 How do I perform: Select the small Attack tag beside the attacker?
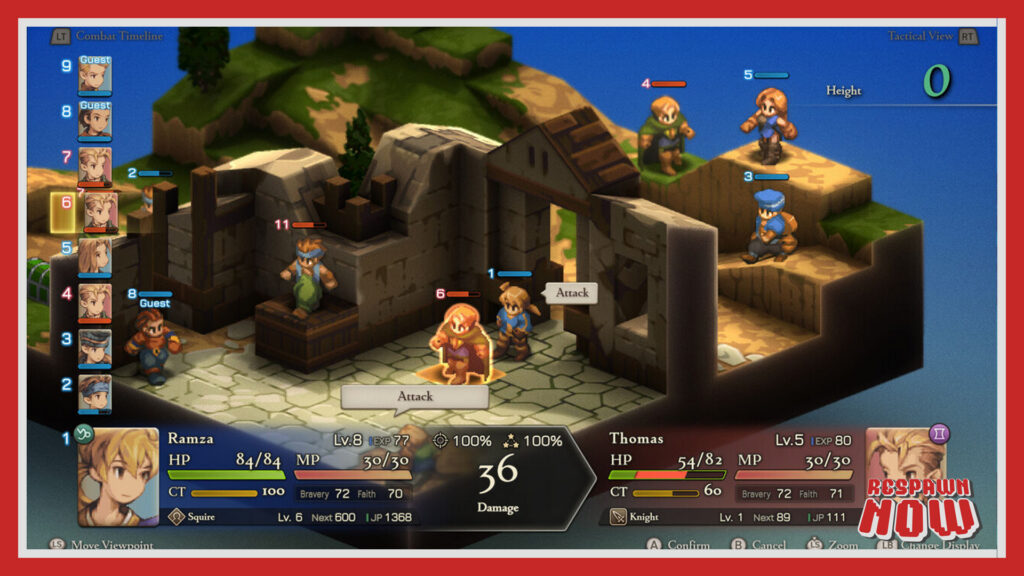click(571, 293)
